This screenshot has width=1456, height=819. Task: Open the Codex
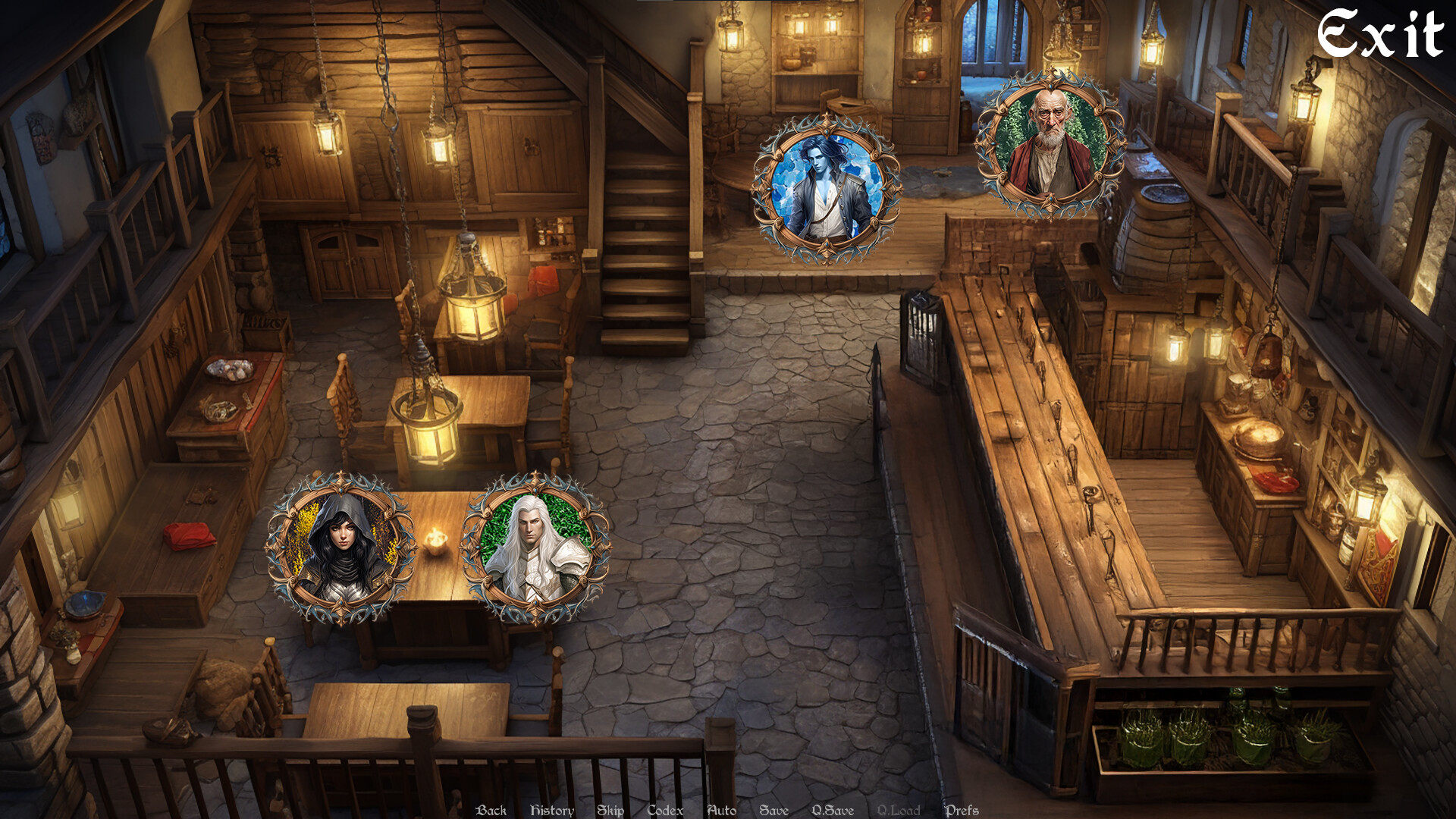pyautogui.click(x=664, y=810)
